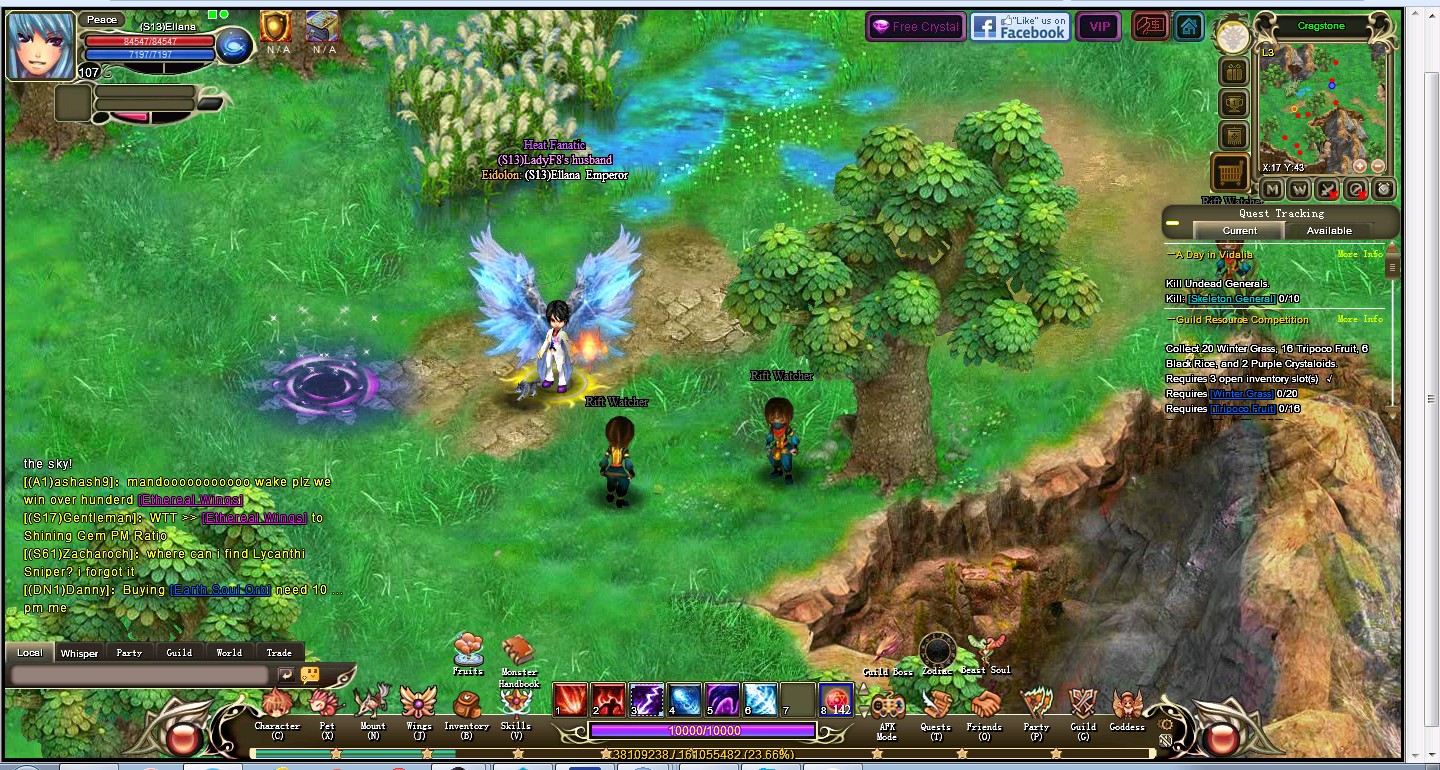Image resolution: width=1440 pixels, height=770 pixels.
Task: Click the chat text input box
Action: tap(140, 676)
